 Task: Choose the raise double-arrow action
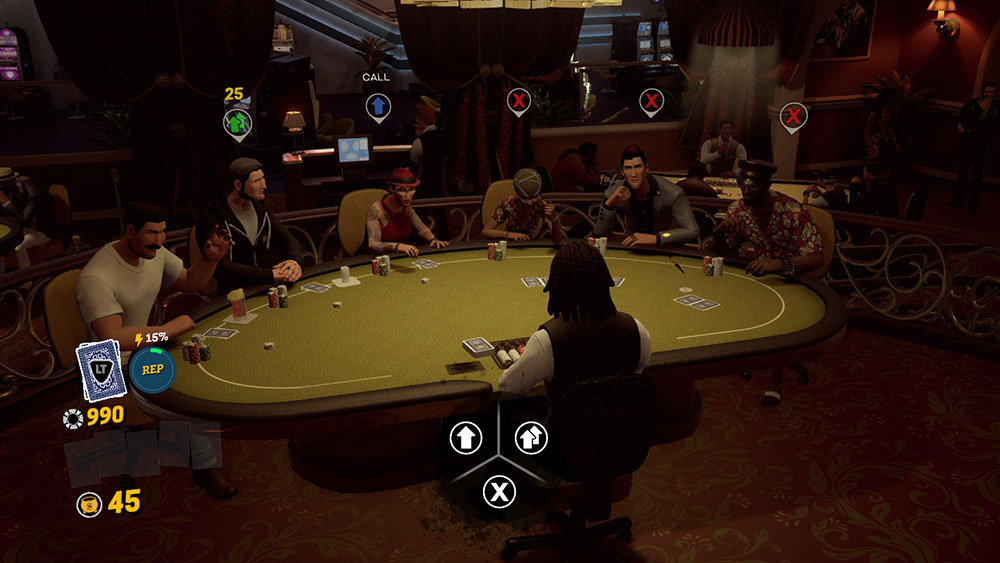[x=531, y=437]
